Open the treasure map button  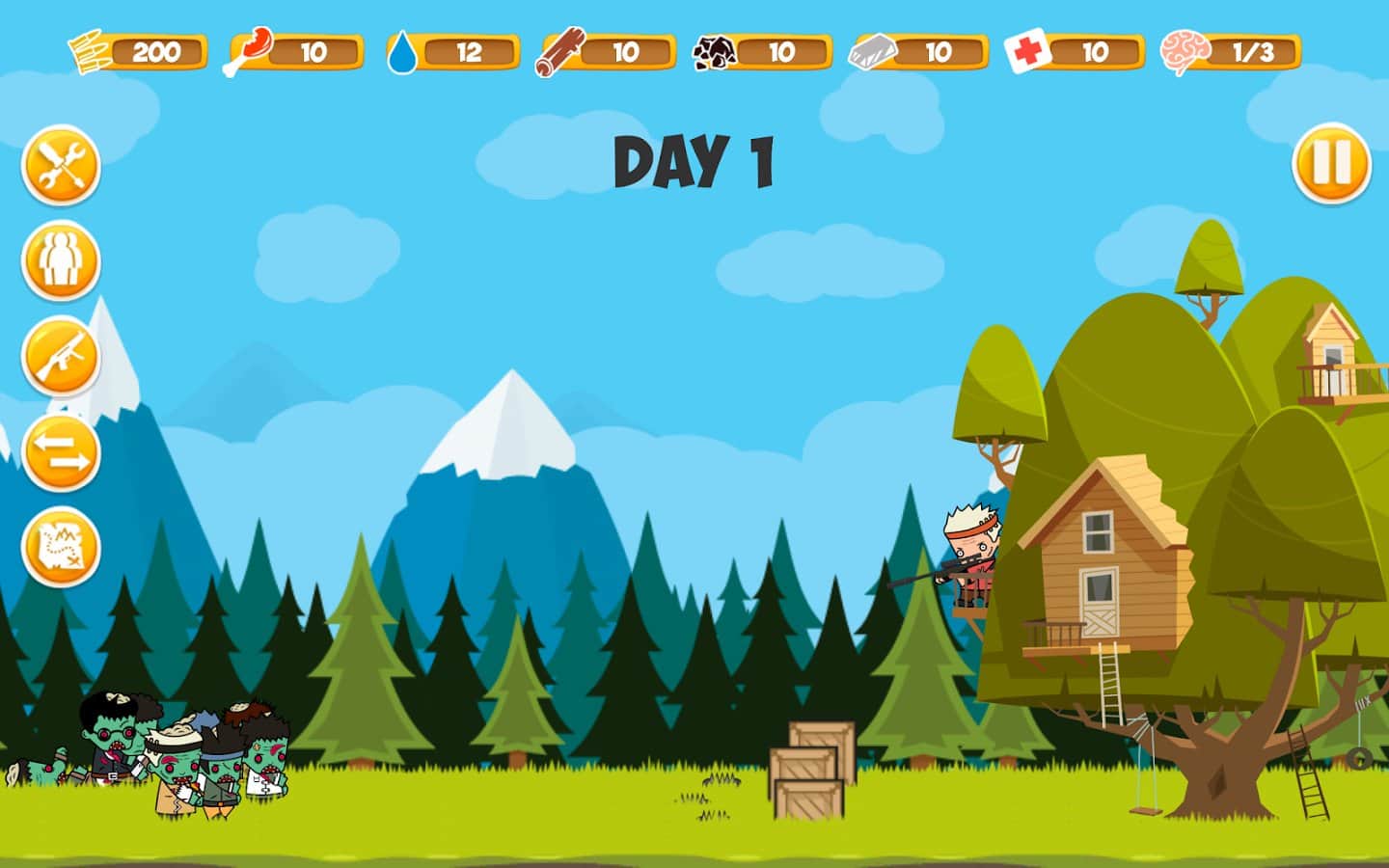point(61,547)
